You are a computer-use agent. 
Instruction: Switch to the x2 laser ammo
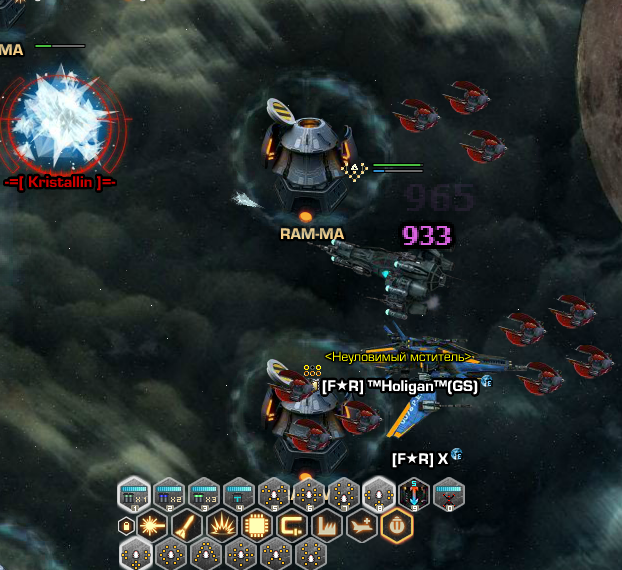click(x=169, y=494)
